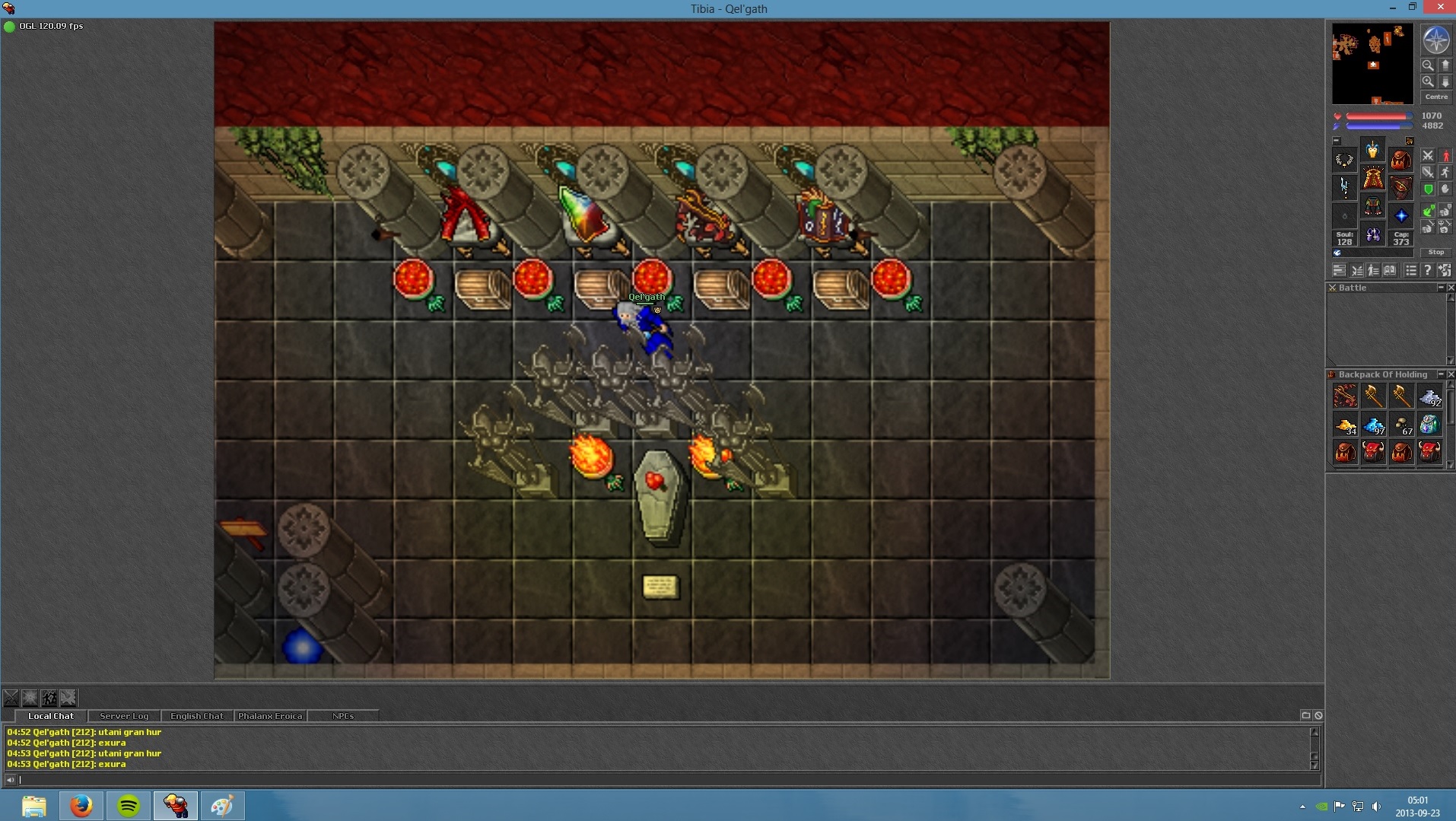Select the brown mushrooms stack of 67

click(1401, 425)
